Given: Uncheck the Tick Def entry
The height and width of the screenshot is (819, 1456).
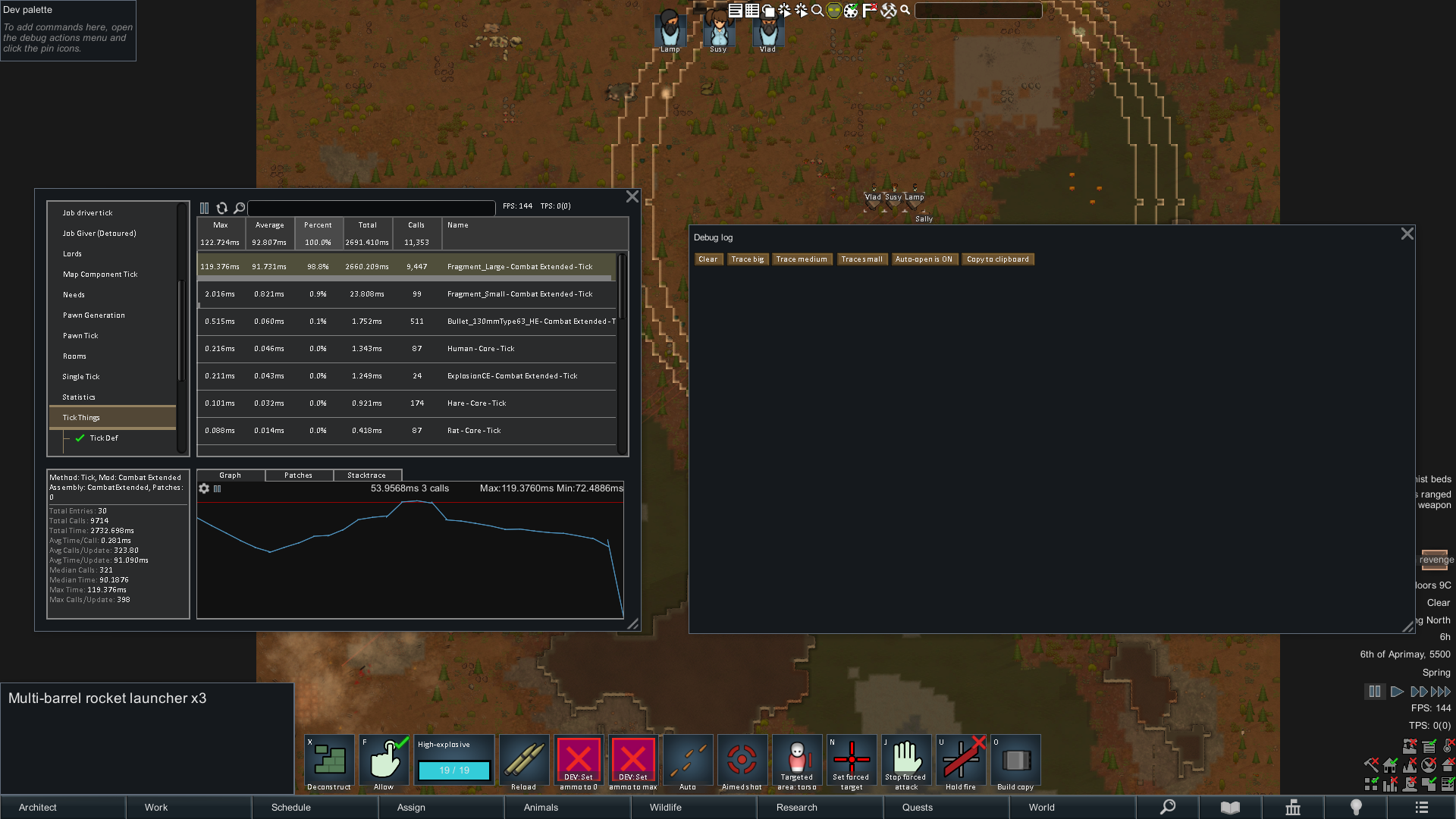Looking at the screenshot, I should click(81, 438).
